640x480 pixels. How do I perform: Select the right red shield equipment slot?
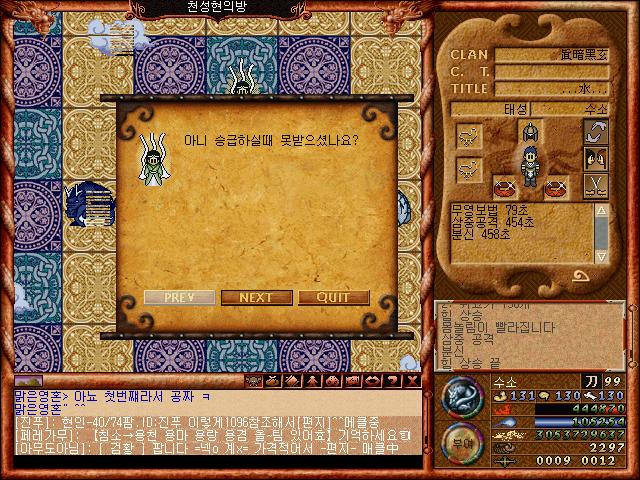(555, 186)
